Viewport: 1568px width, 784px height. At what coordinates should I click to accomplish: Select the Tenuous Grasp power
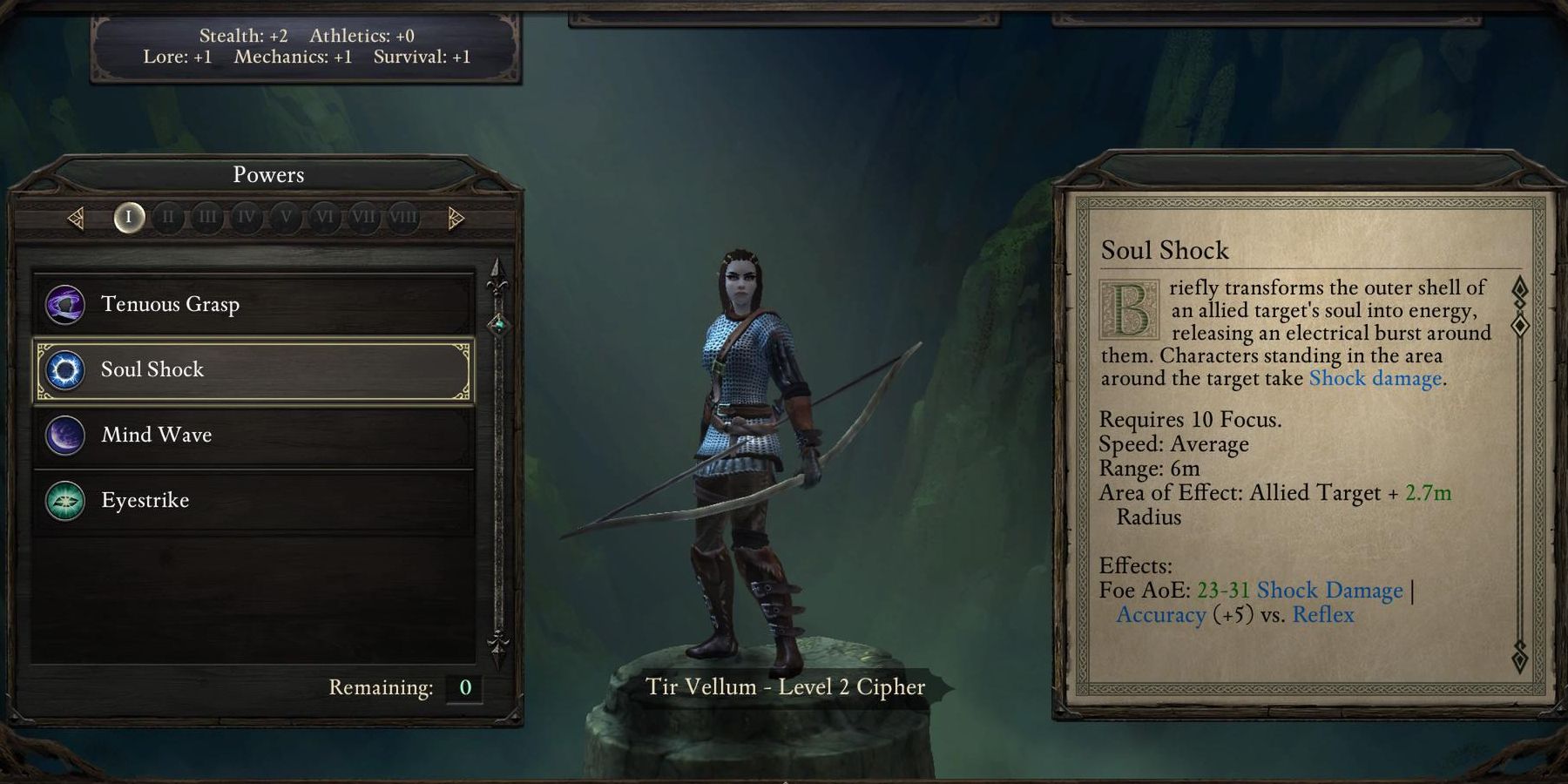pos(253,304)
